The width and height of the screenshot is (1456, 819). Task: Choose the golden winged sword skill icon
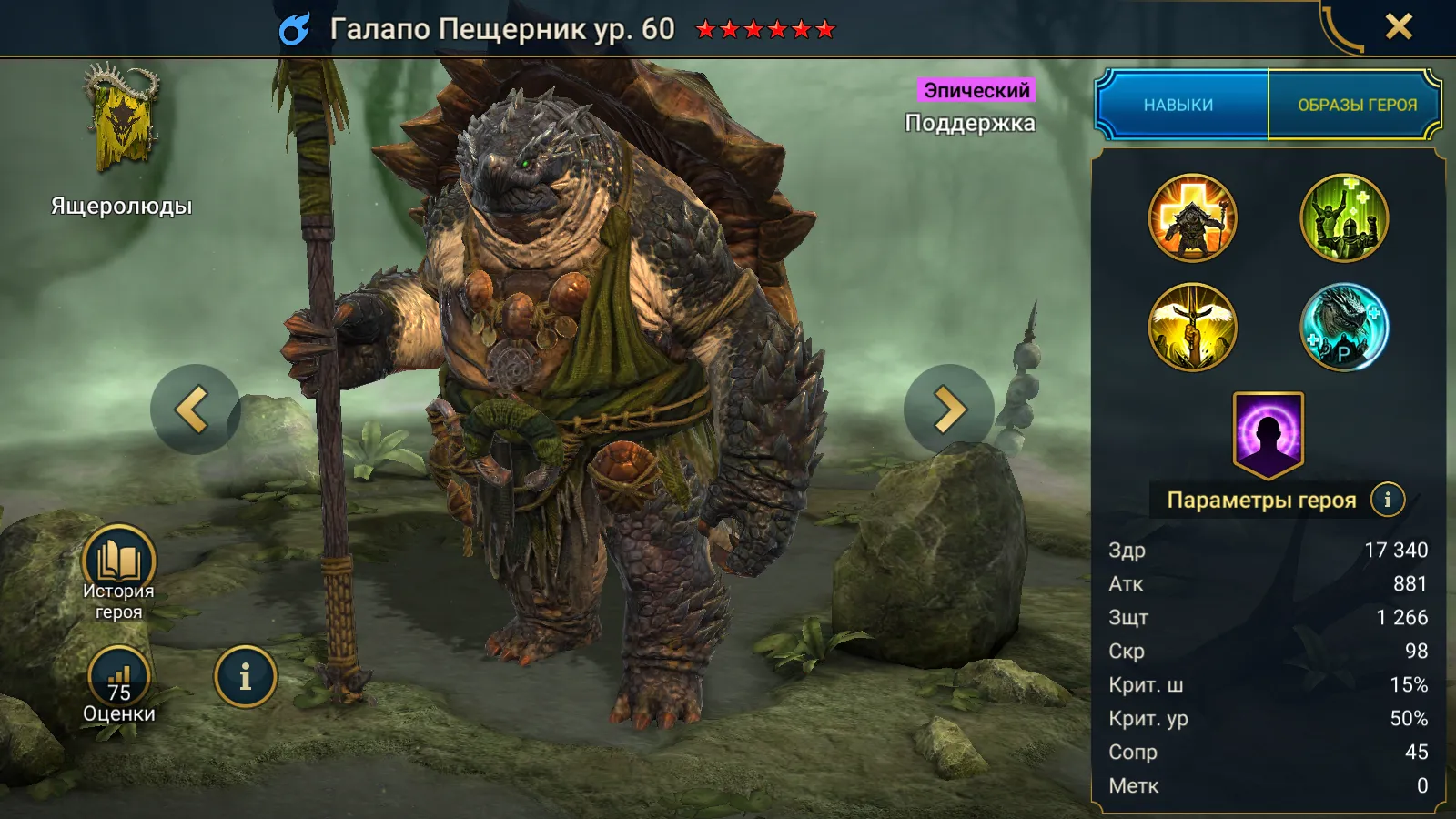(x=1192, y=328)
